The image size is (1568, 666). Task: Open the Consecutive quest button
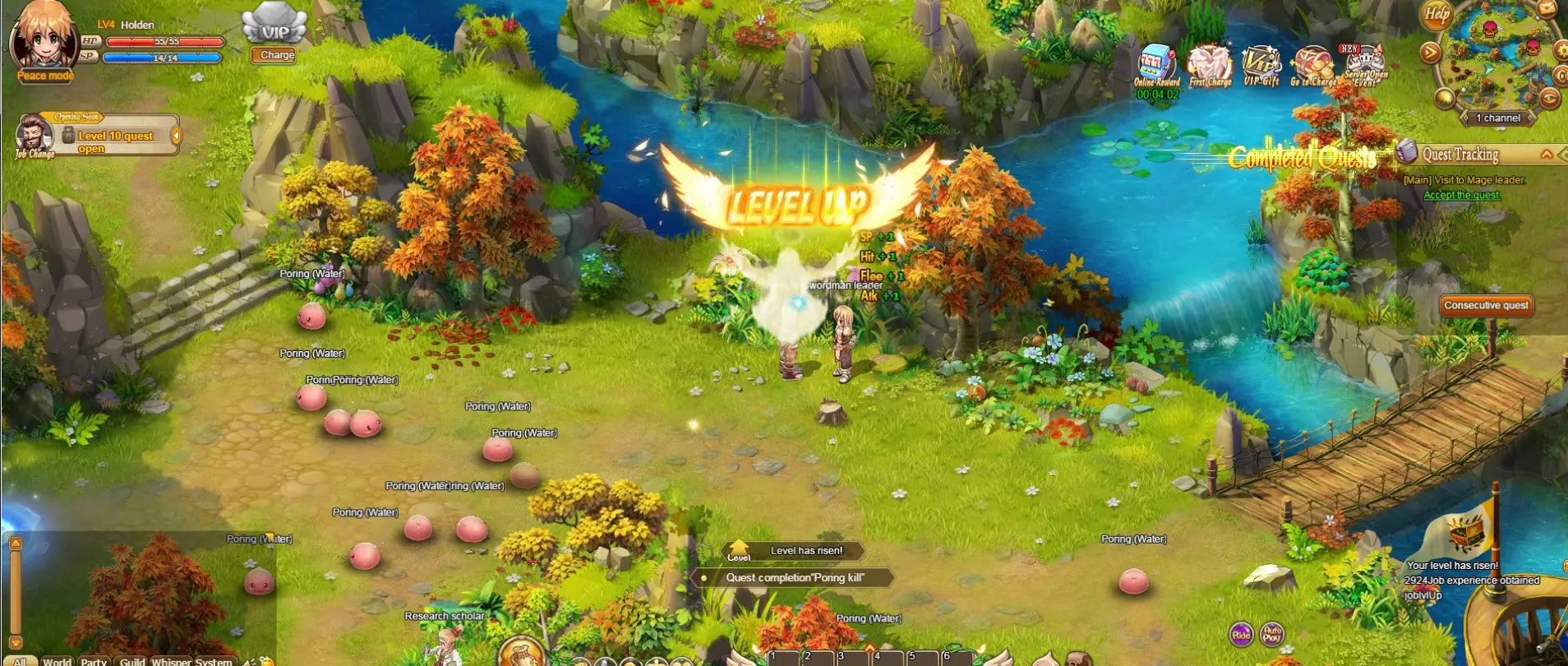coord(1486,306)
